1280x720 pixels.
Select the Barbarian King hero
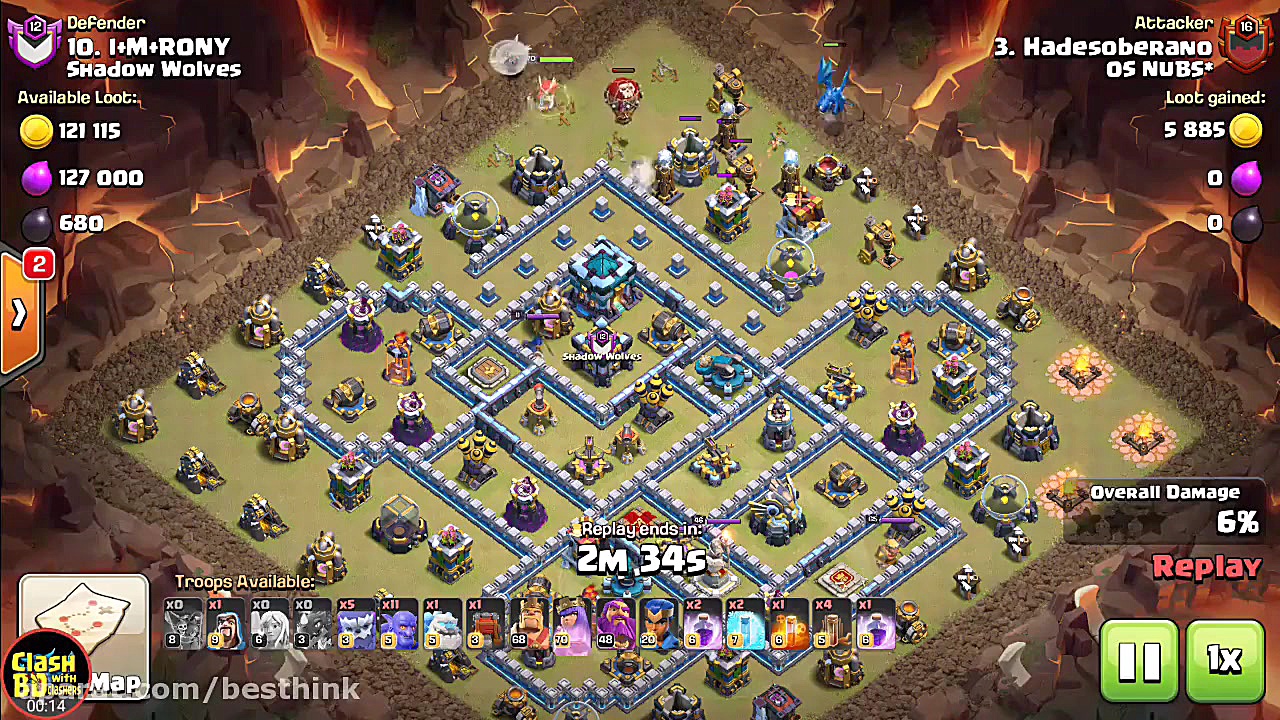click(x=530, y=624)
